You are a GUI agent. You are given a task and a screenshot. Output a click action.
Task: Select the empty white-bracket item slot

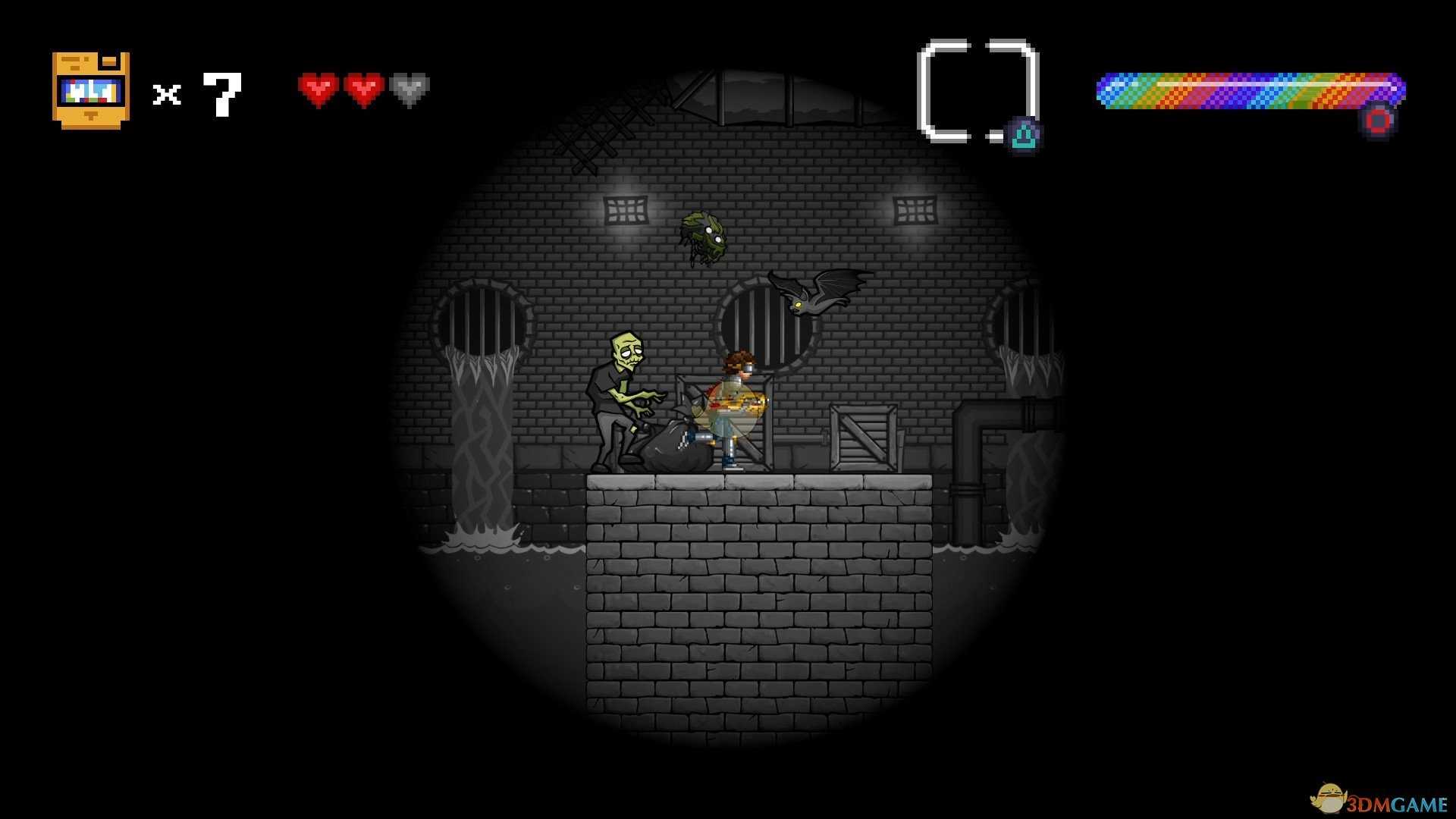point(977,91)
